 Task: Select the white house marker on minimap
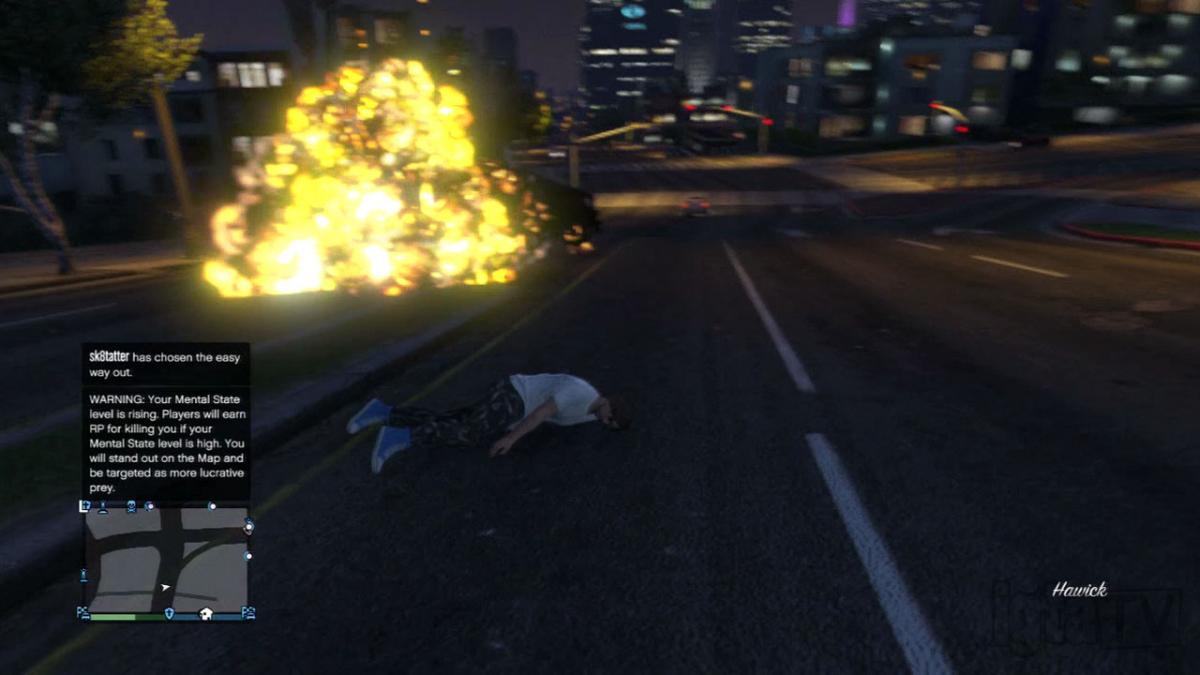[205, 613]
